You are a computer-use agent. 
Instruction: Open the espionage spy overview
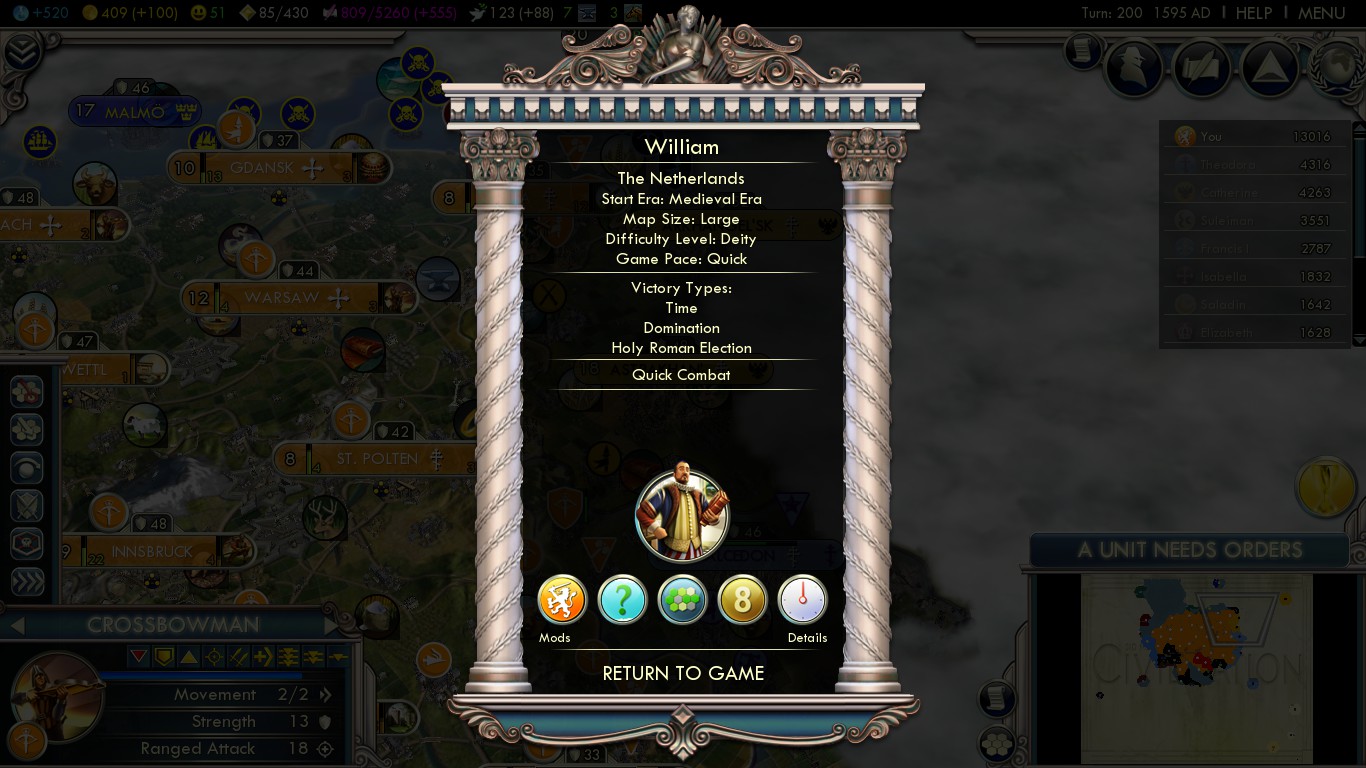(1134, 68)
